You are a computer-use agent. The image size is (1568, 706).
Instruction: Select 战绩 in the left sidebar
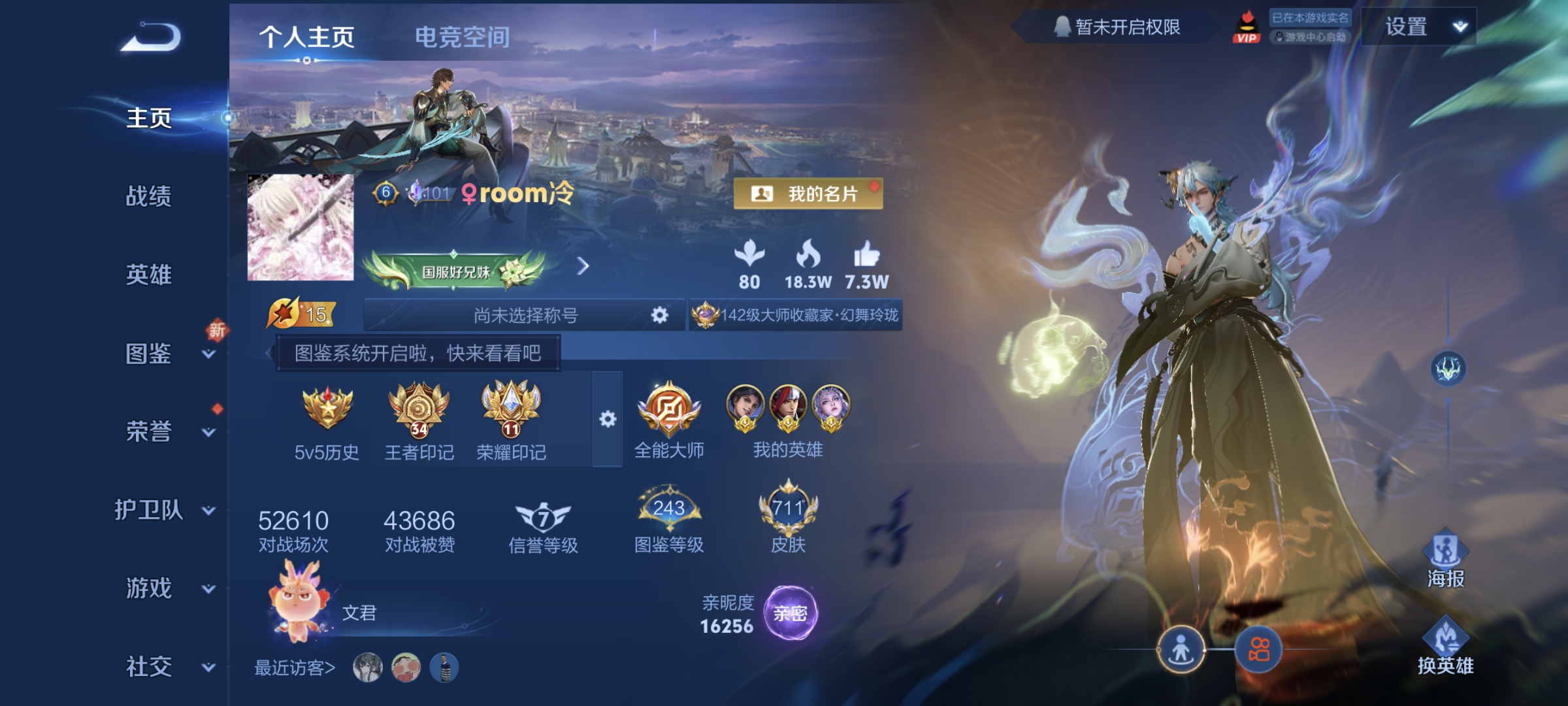coord(148,196)
